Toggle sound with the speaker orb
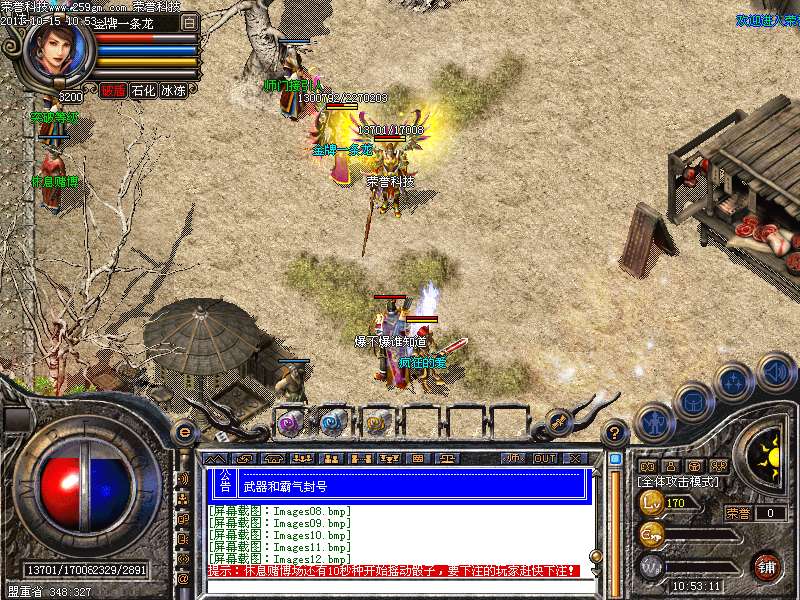 tap(775, 372)
